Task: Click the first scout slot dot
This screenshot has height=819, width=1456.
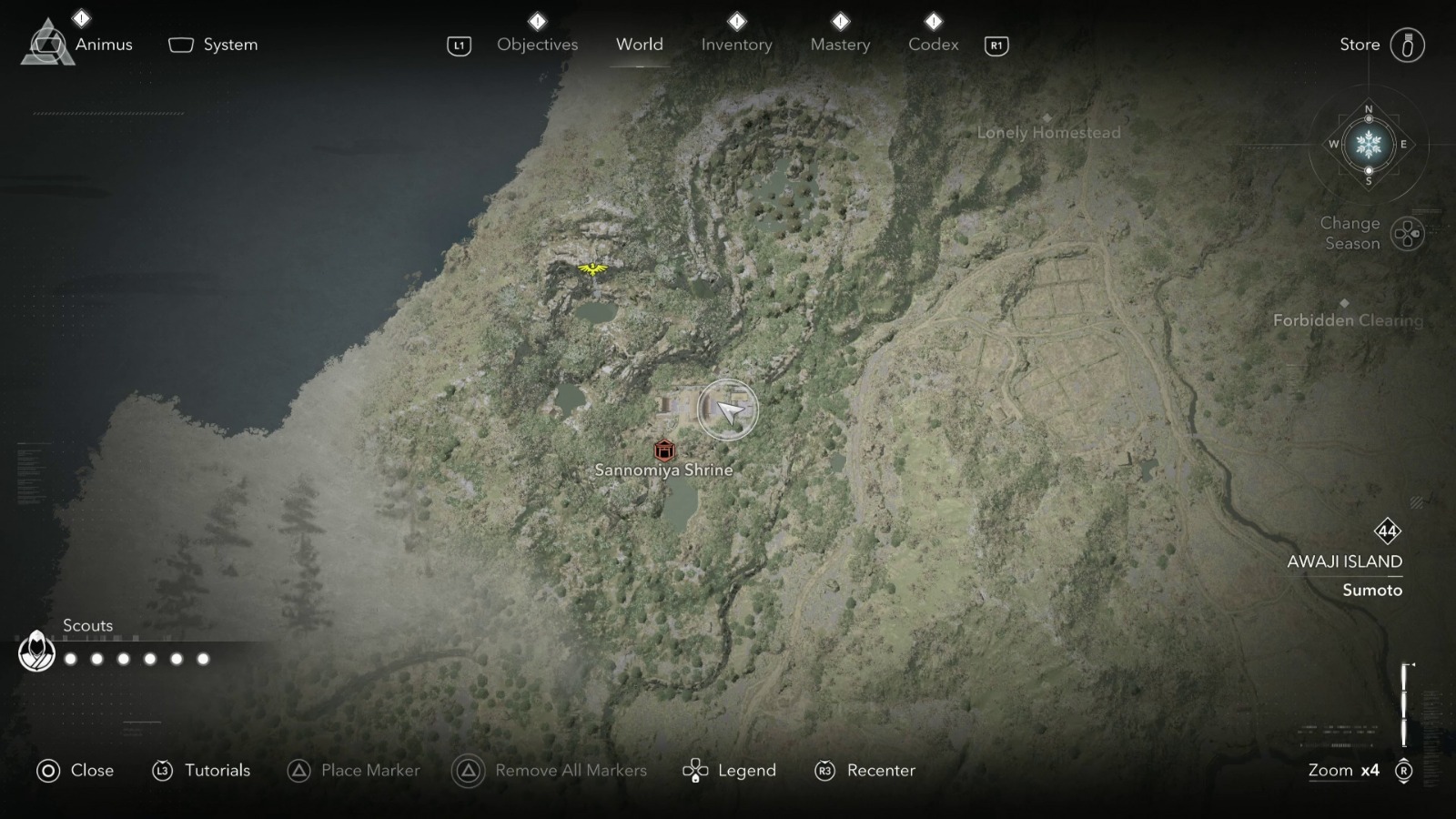Action: point(71,657)
